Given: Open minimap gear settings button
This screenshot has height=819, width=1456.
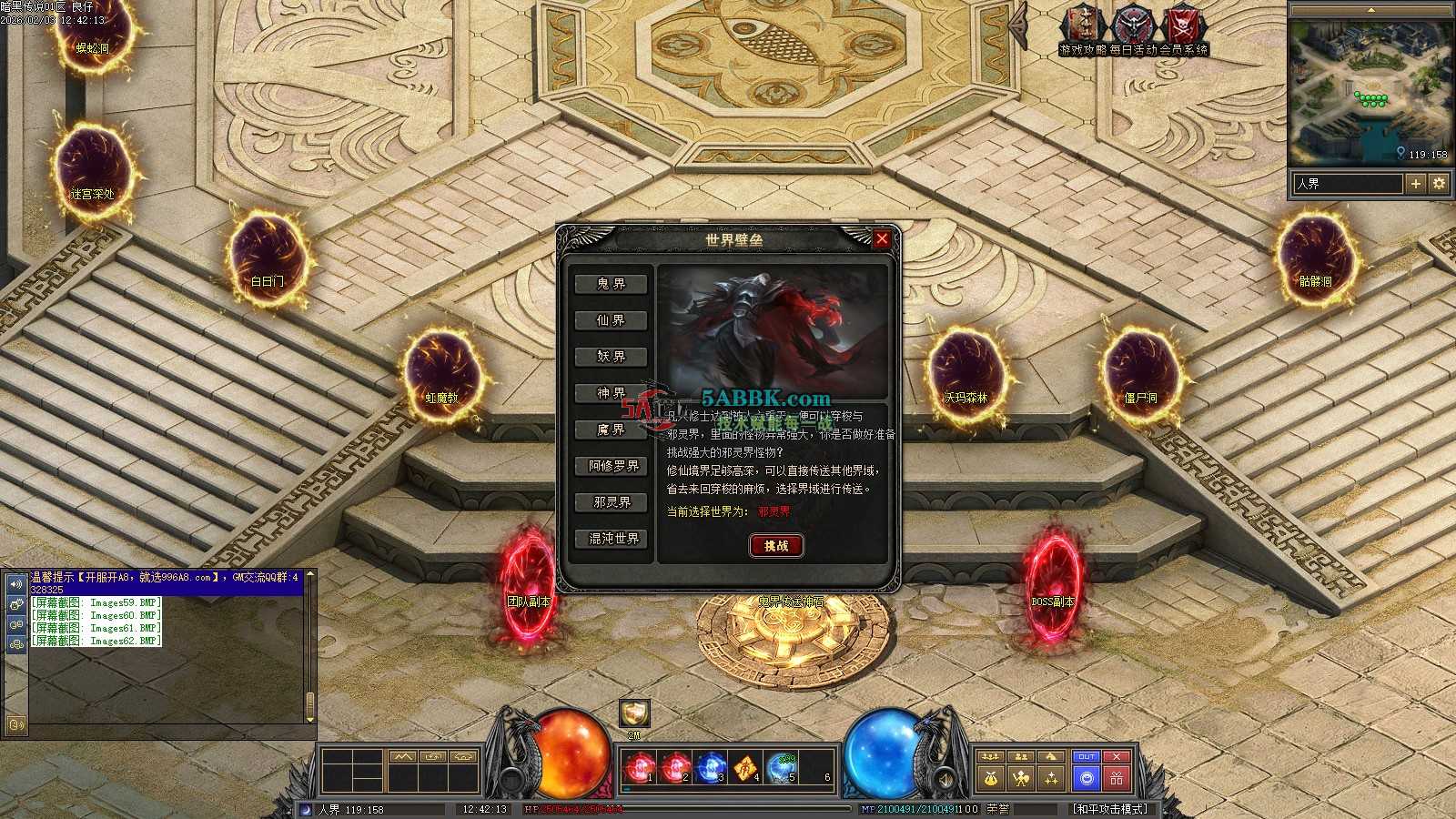Looking at the screenshot, I should (1439, 184).
